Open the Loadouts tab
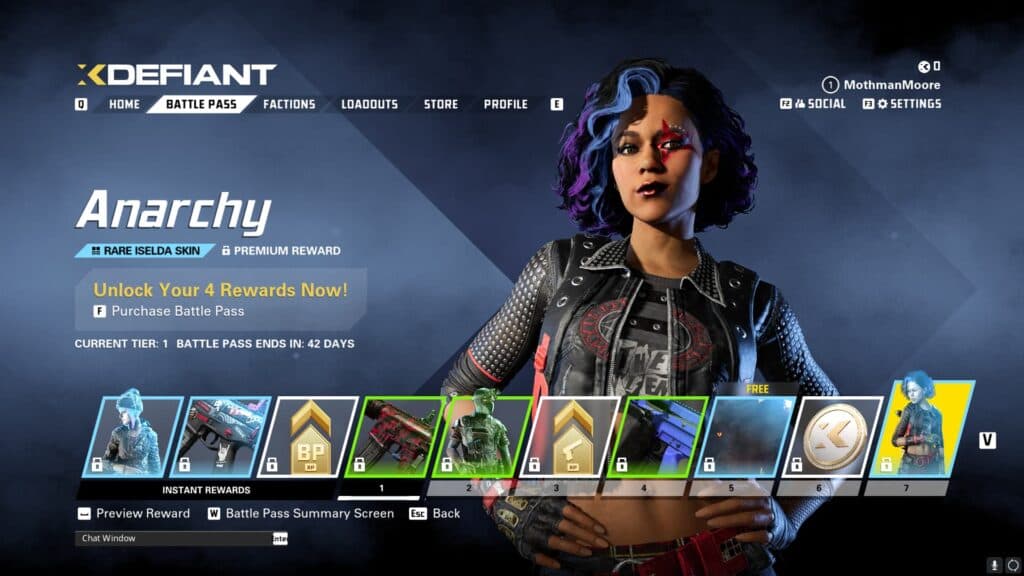The width and height of the screenshot is (1024, 576). point(369,104)
